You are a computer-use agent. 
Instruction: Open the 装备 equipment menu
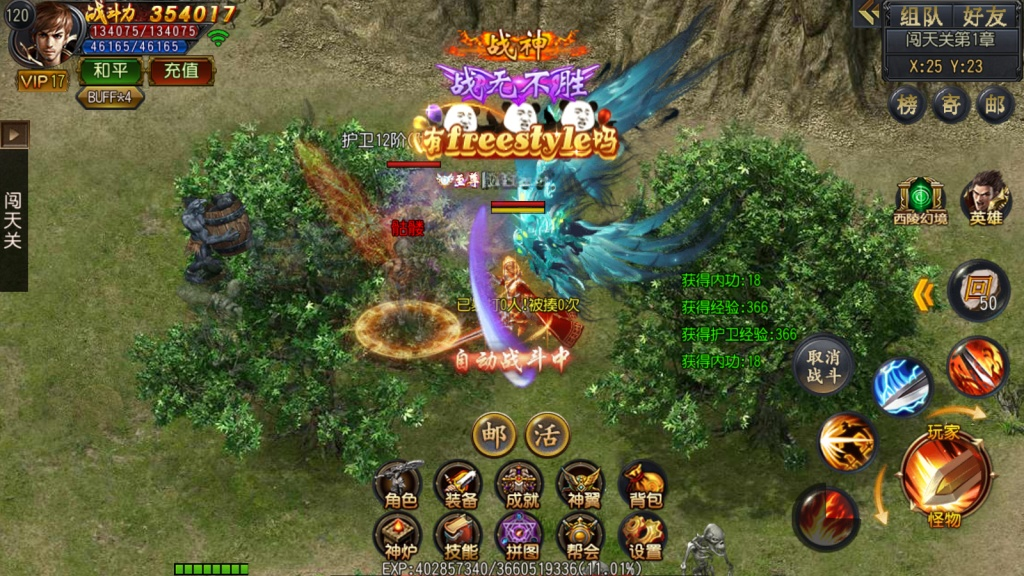458,486
